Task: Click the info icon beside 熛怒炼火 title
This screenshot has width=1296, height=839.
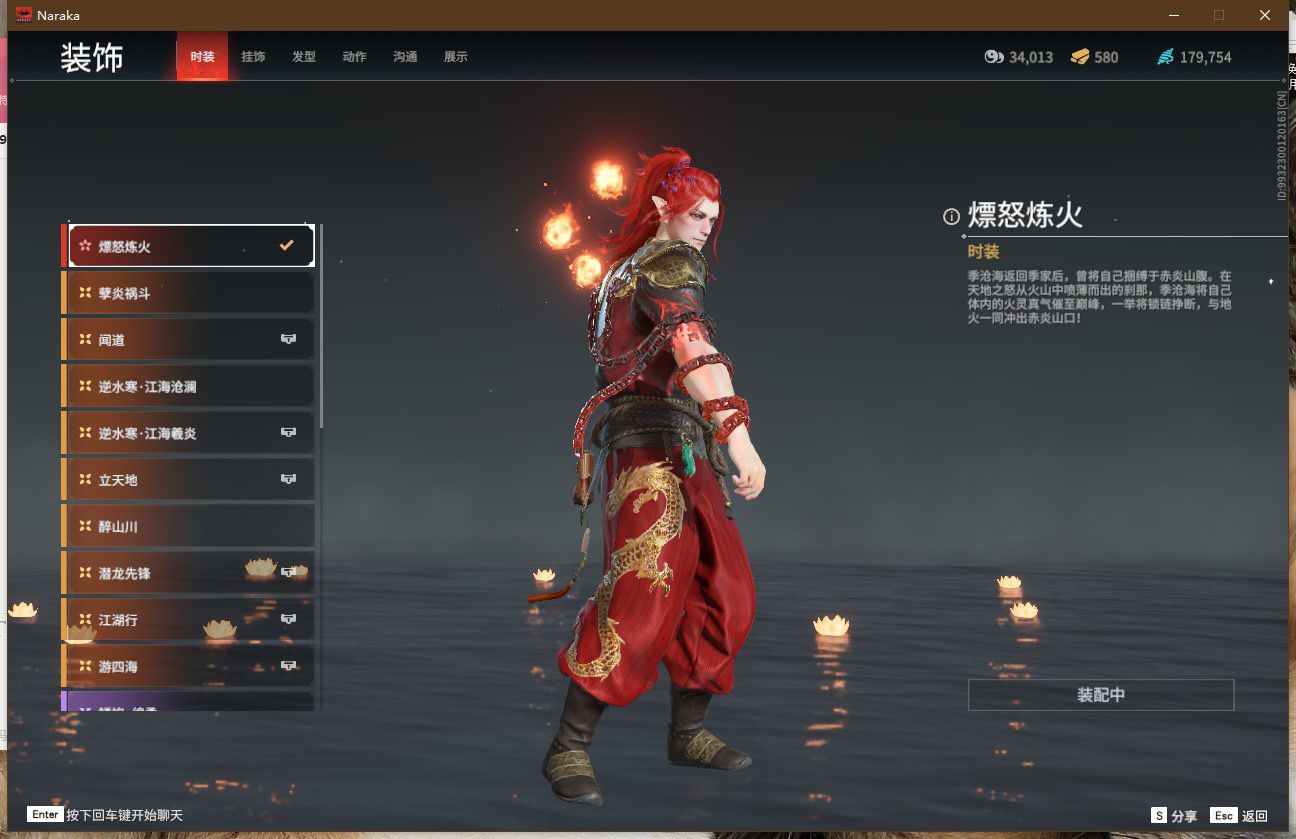Action: 949,215
